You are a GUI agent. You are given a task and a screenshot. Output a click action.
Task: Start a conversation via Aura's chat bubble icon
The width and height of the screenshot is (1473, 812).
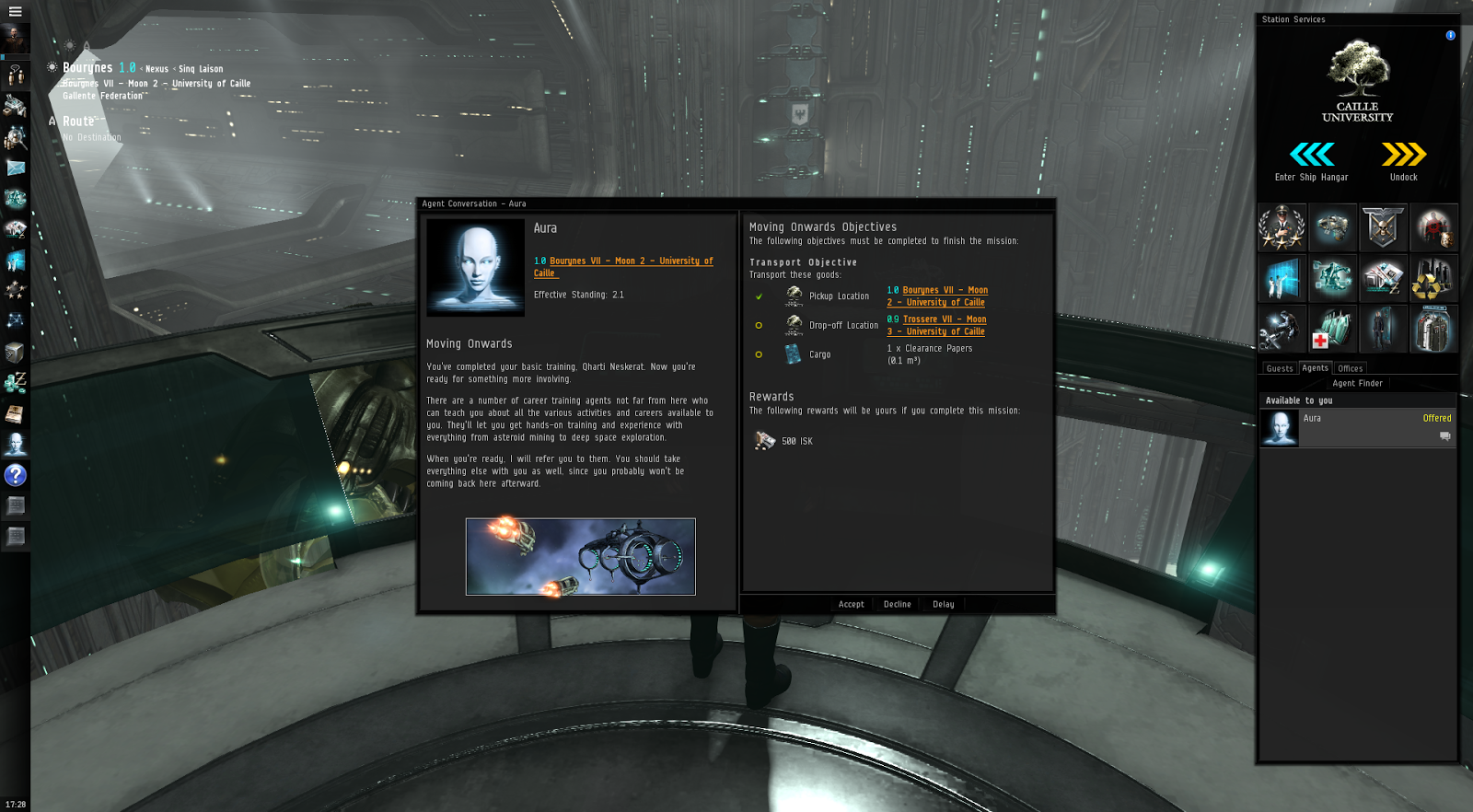(1445, 435)
